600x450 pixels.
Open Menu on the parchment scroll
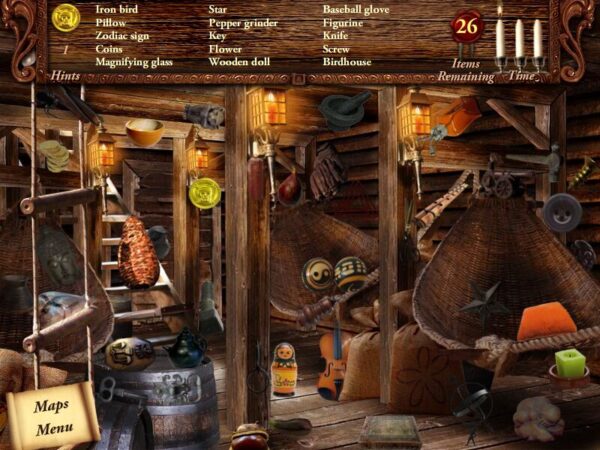(53, 430)
